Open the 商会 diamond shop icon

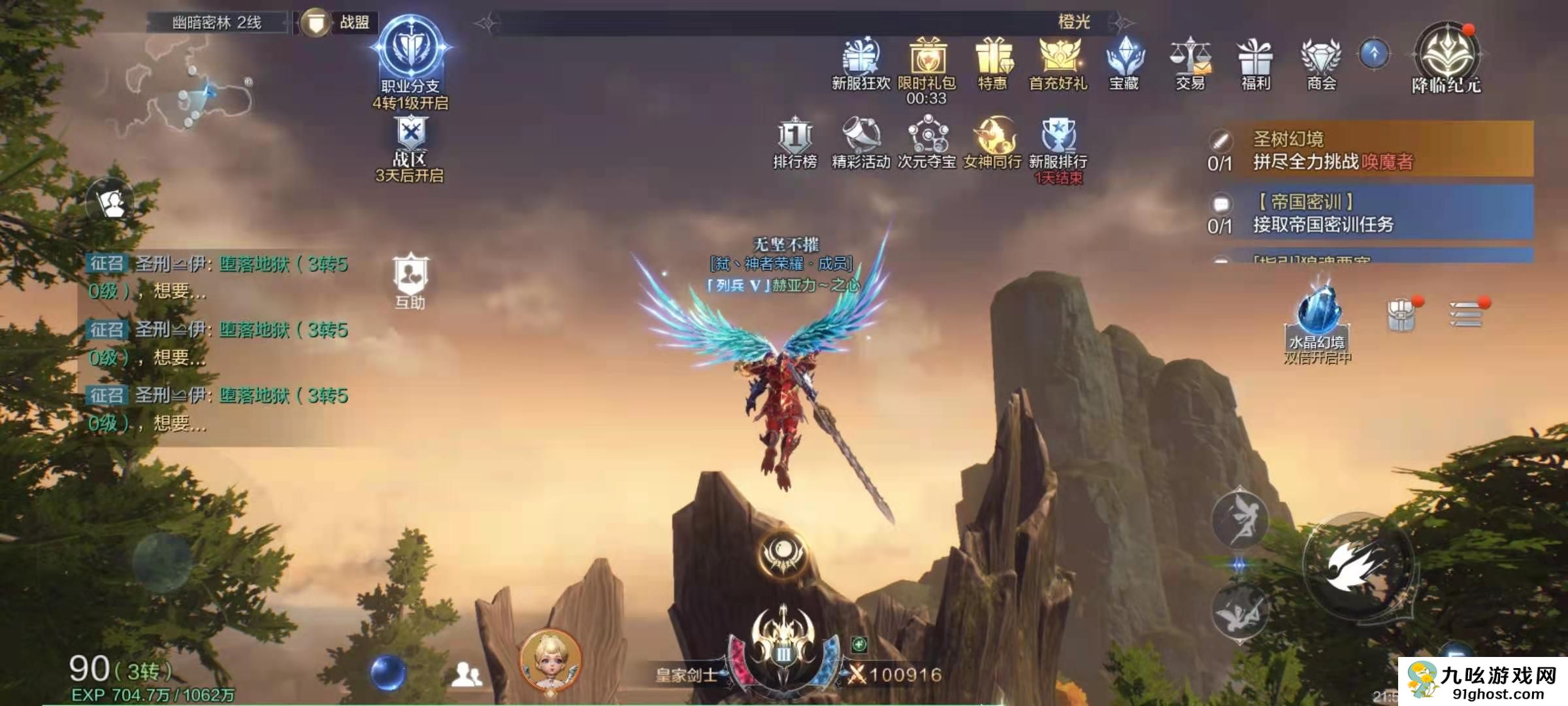[x=1321, y=58]
